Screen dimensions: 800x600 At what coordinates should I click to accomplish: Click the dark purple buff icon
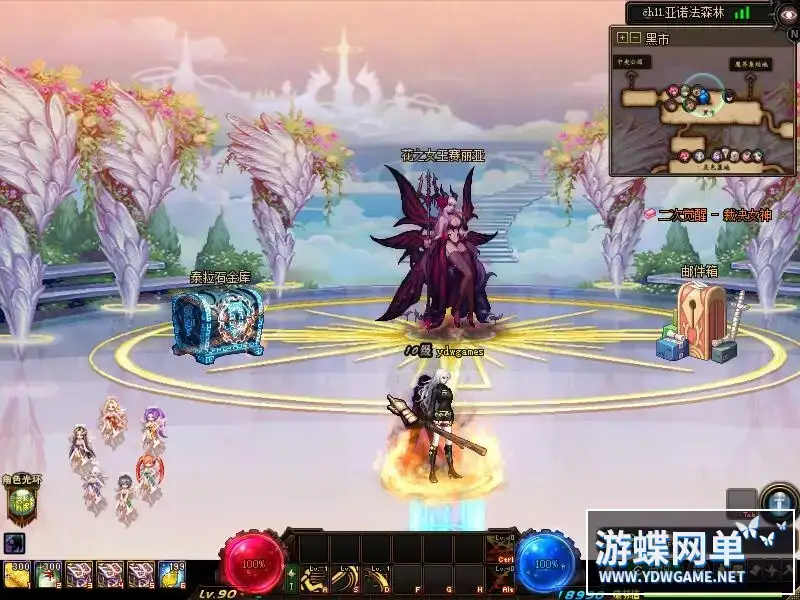point(14,544)
